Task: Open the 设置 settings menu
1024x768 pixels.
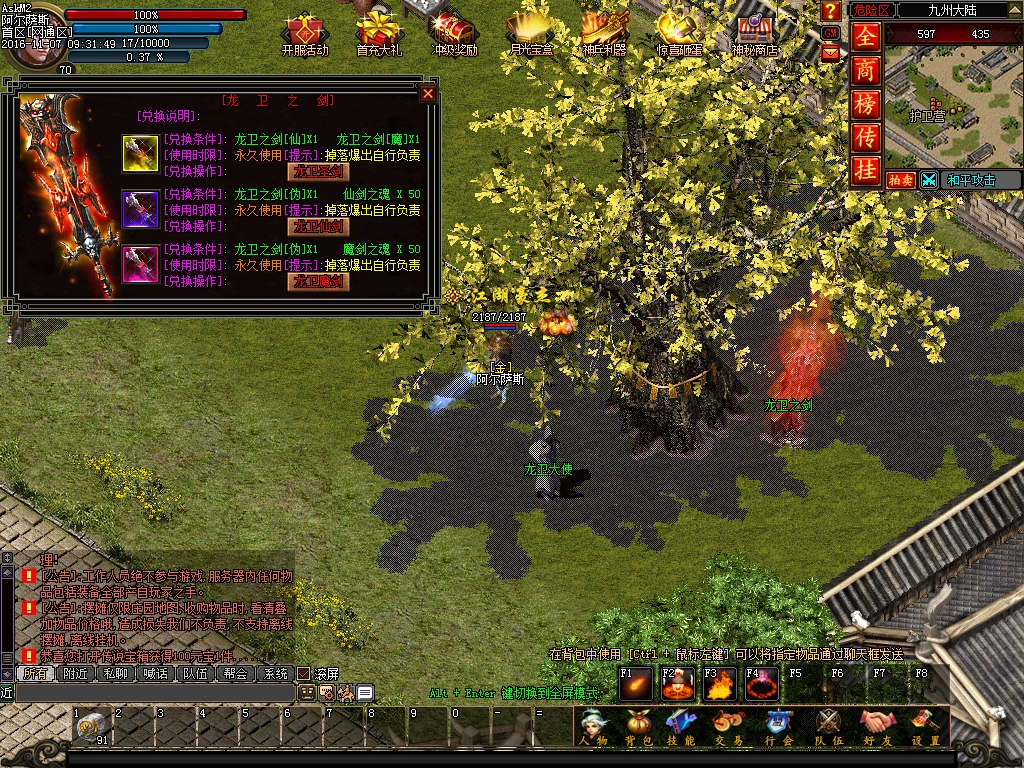Action: 926,728
